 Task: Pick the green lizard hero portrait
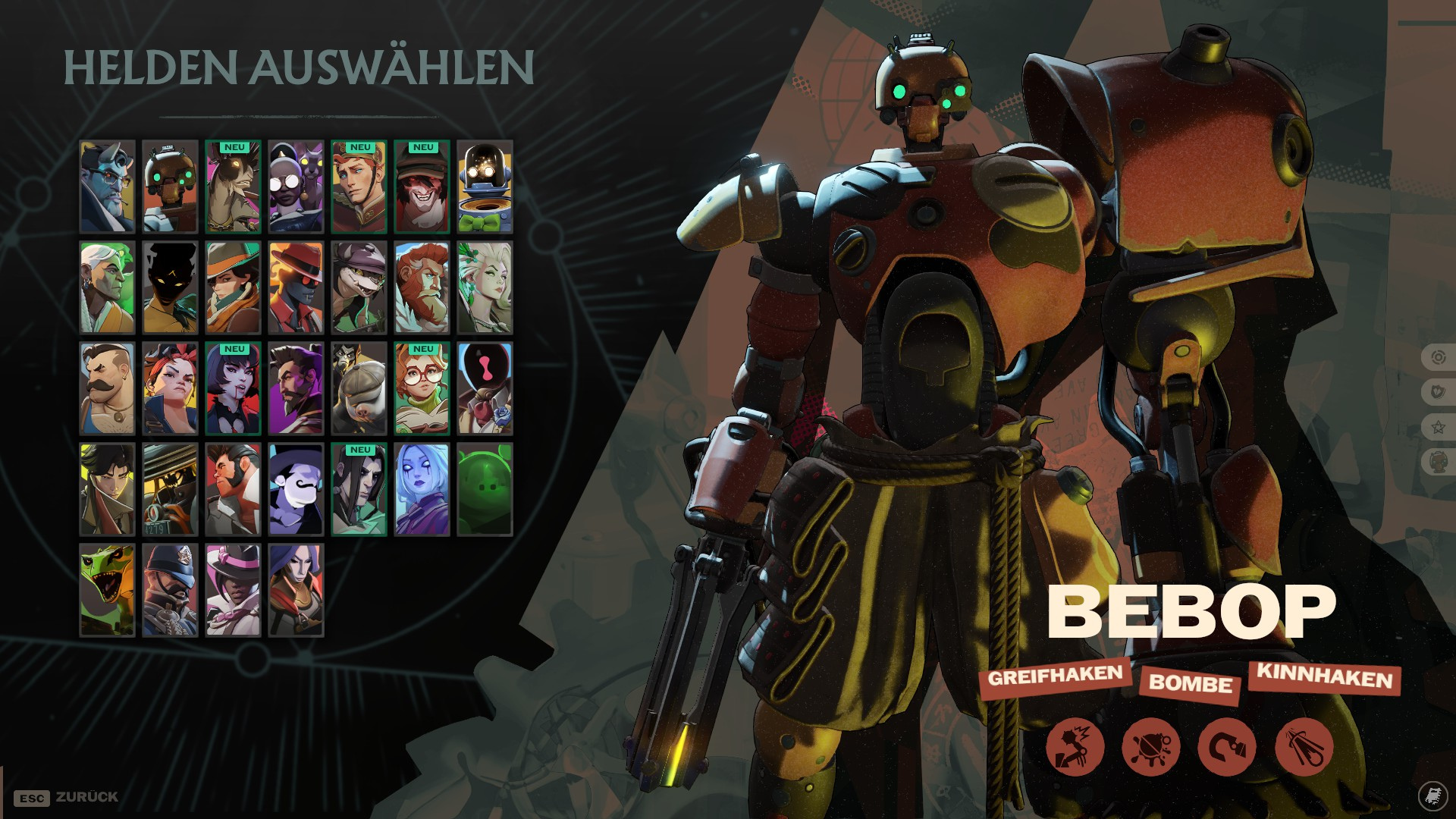click(107, 590)
